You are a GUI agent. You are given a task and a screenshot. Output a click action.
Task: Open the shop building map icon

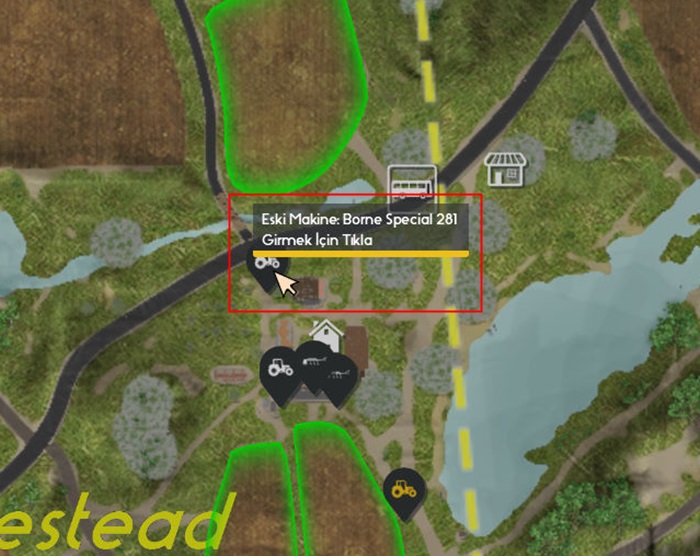point(505,170)
